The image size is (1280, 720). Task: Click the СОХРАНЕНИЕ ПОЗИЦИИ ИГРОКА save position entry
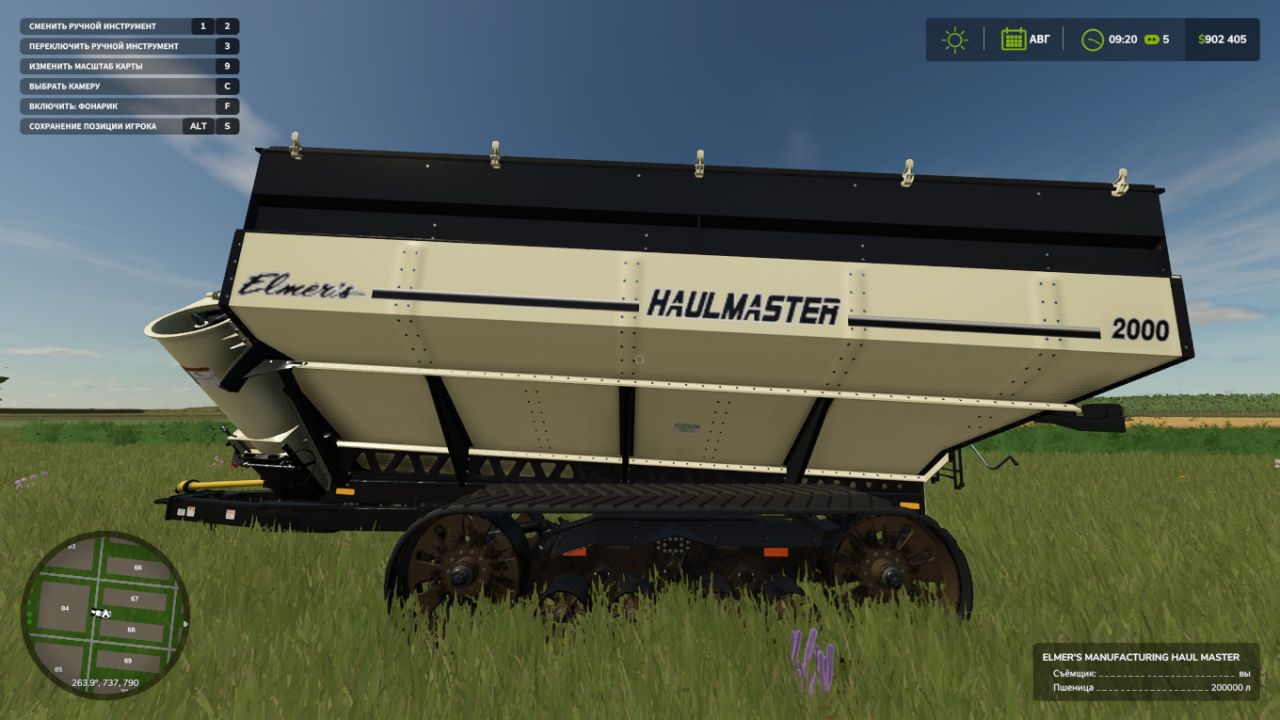pos(100,126)
